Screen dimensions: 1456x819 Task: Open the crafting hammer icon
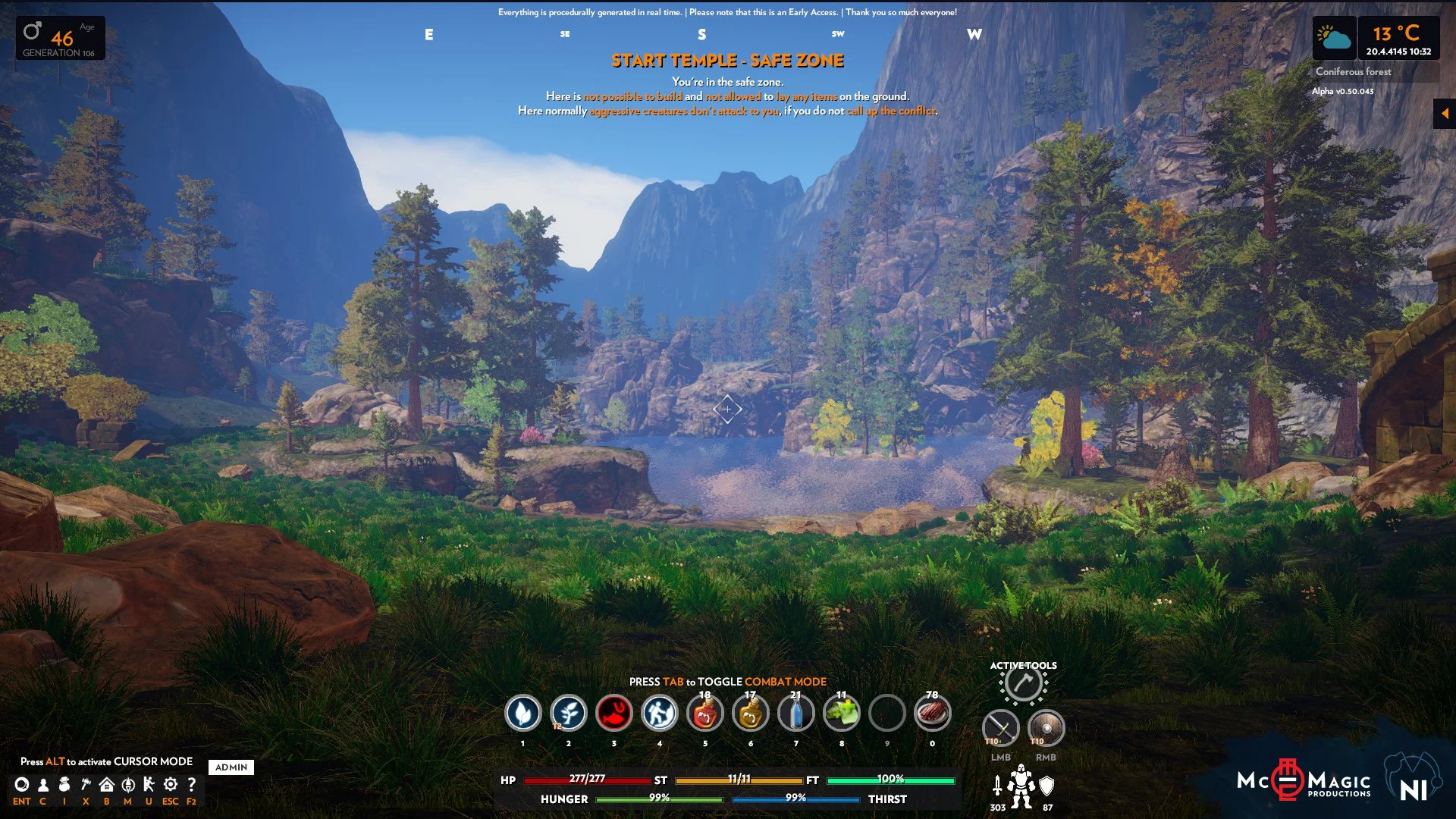pyautogui.click(x=86, y=785)
